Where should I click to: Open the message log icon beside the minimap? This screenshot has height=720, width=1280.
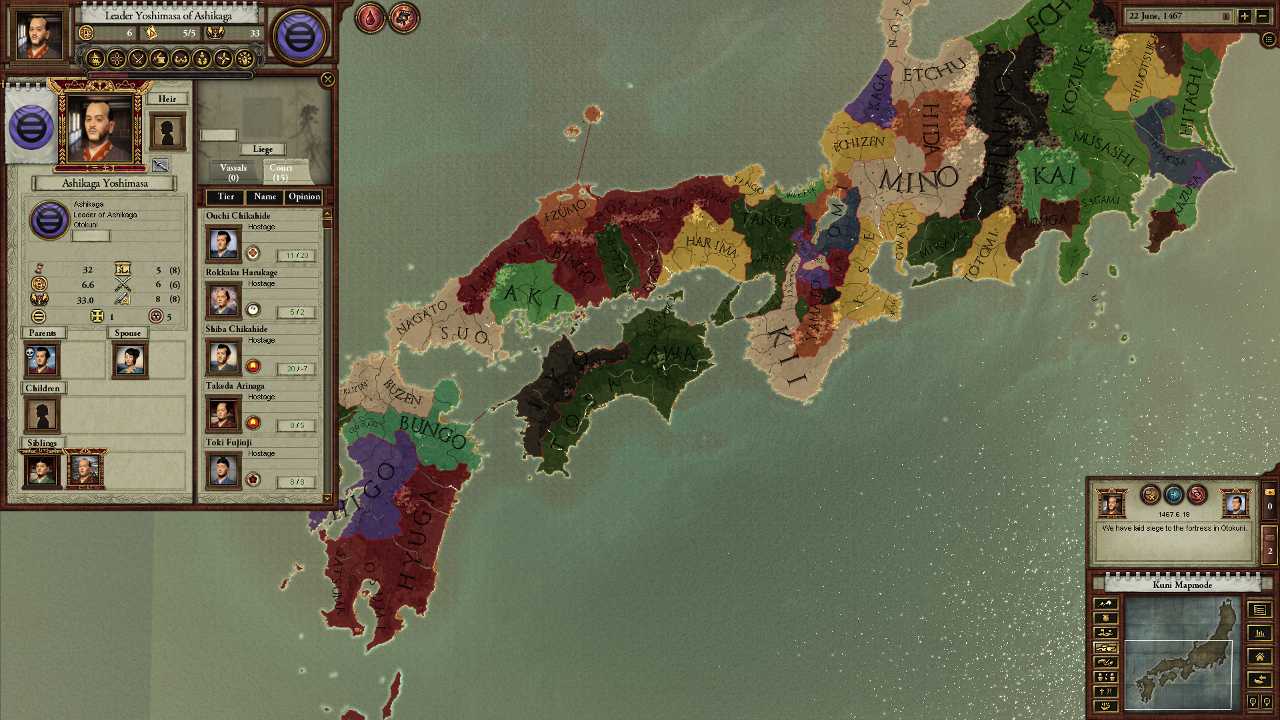point(1258,610)
